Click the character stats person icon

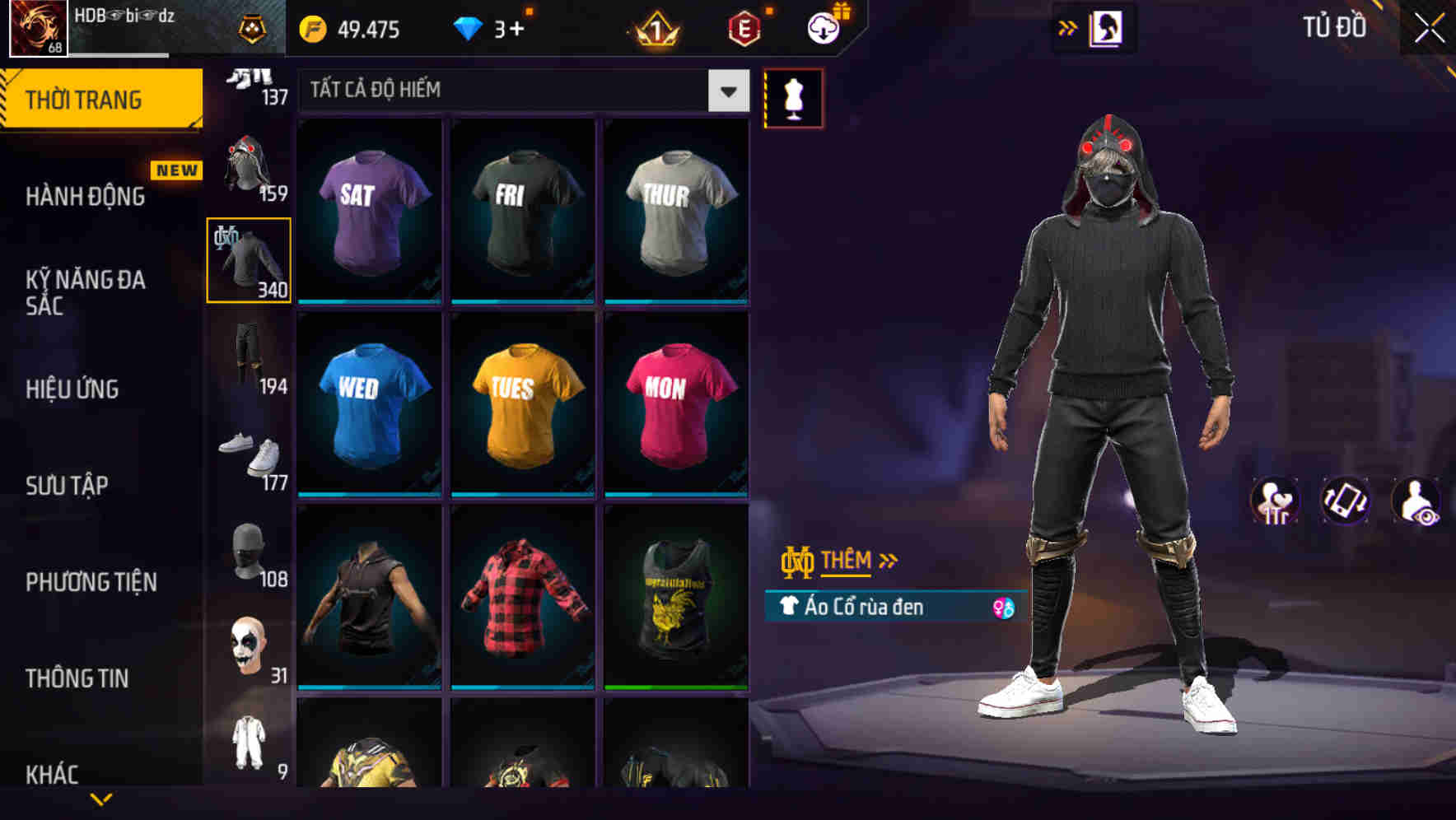1275,501
